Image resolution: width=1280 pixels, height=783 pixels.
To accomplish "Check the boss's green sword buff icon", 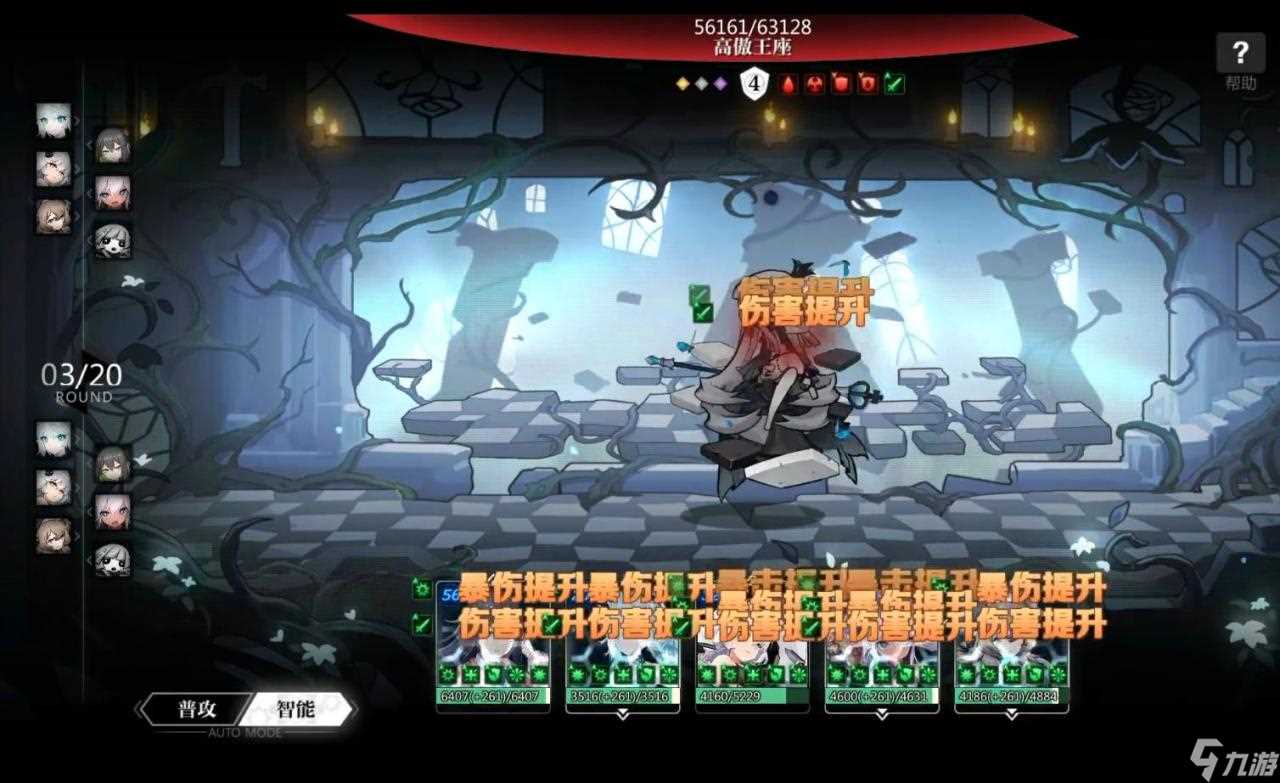I will click(894, 84).
